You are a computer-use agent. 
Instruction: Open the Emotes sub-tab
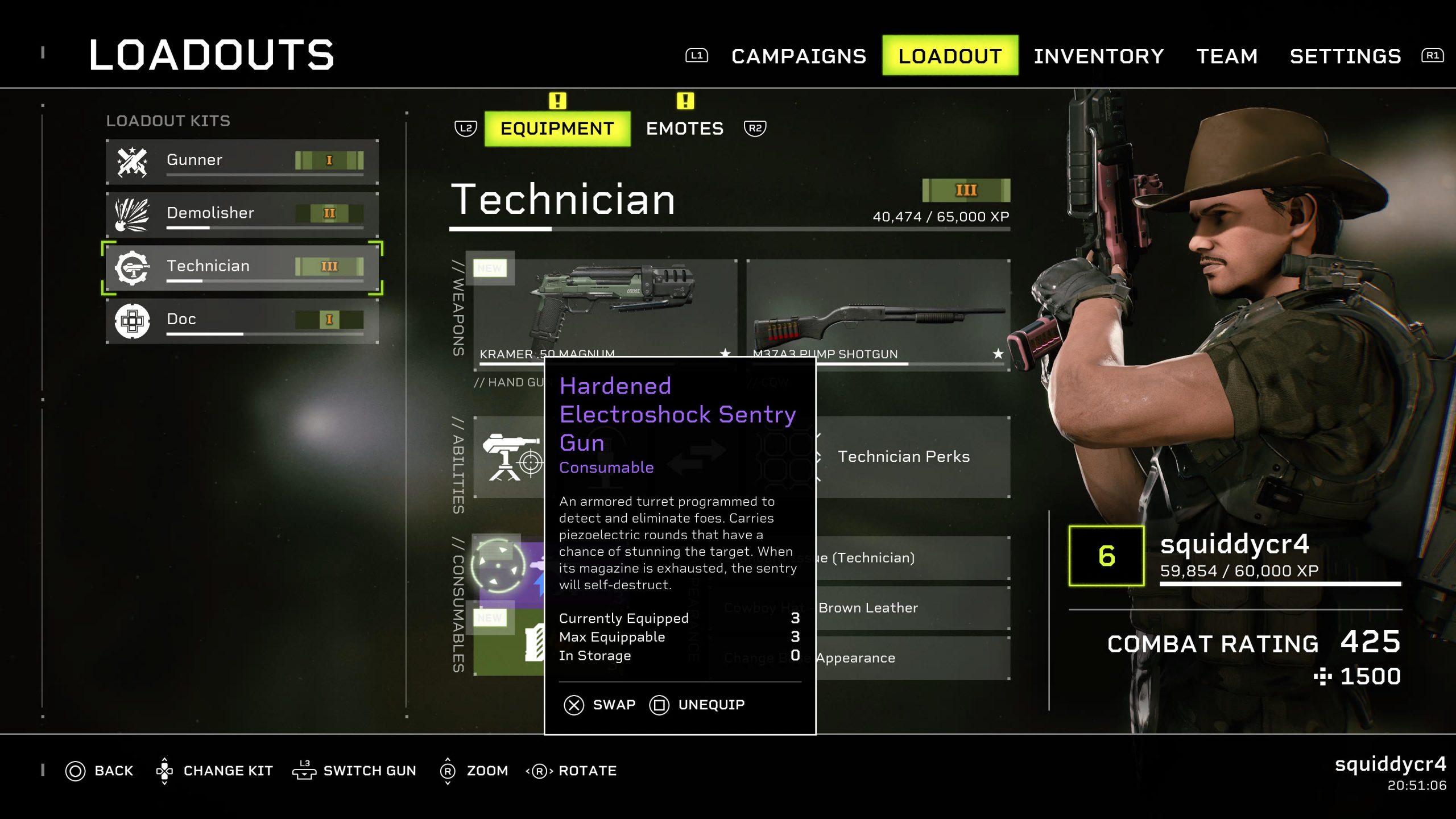tap(684, 129)
